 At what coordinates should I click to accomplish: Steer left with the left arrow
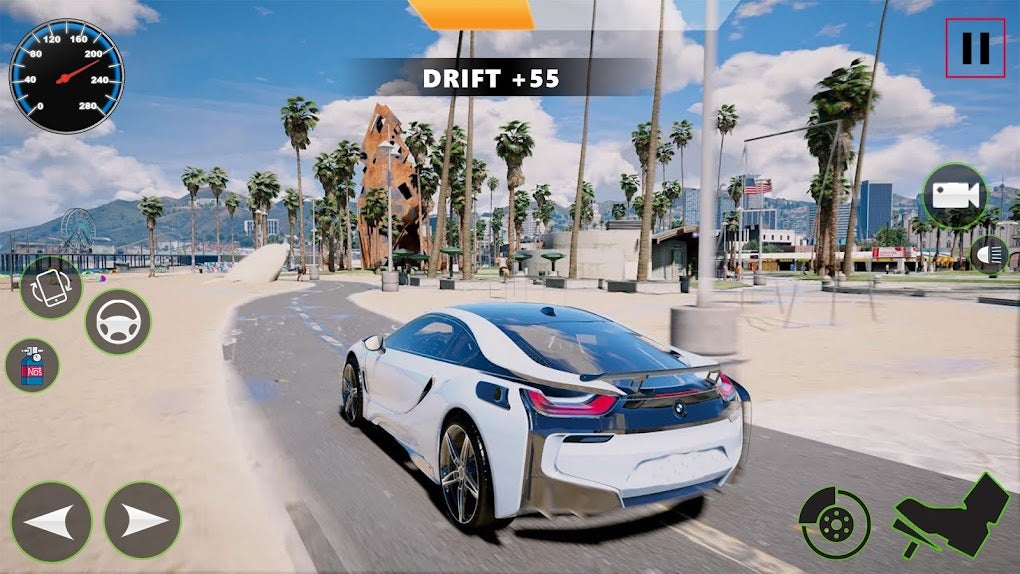[x=51, y=521]
